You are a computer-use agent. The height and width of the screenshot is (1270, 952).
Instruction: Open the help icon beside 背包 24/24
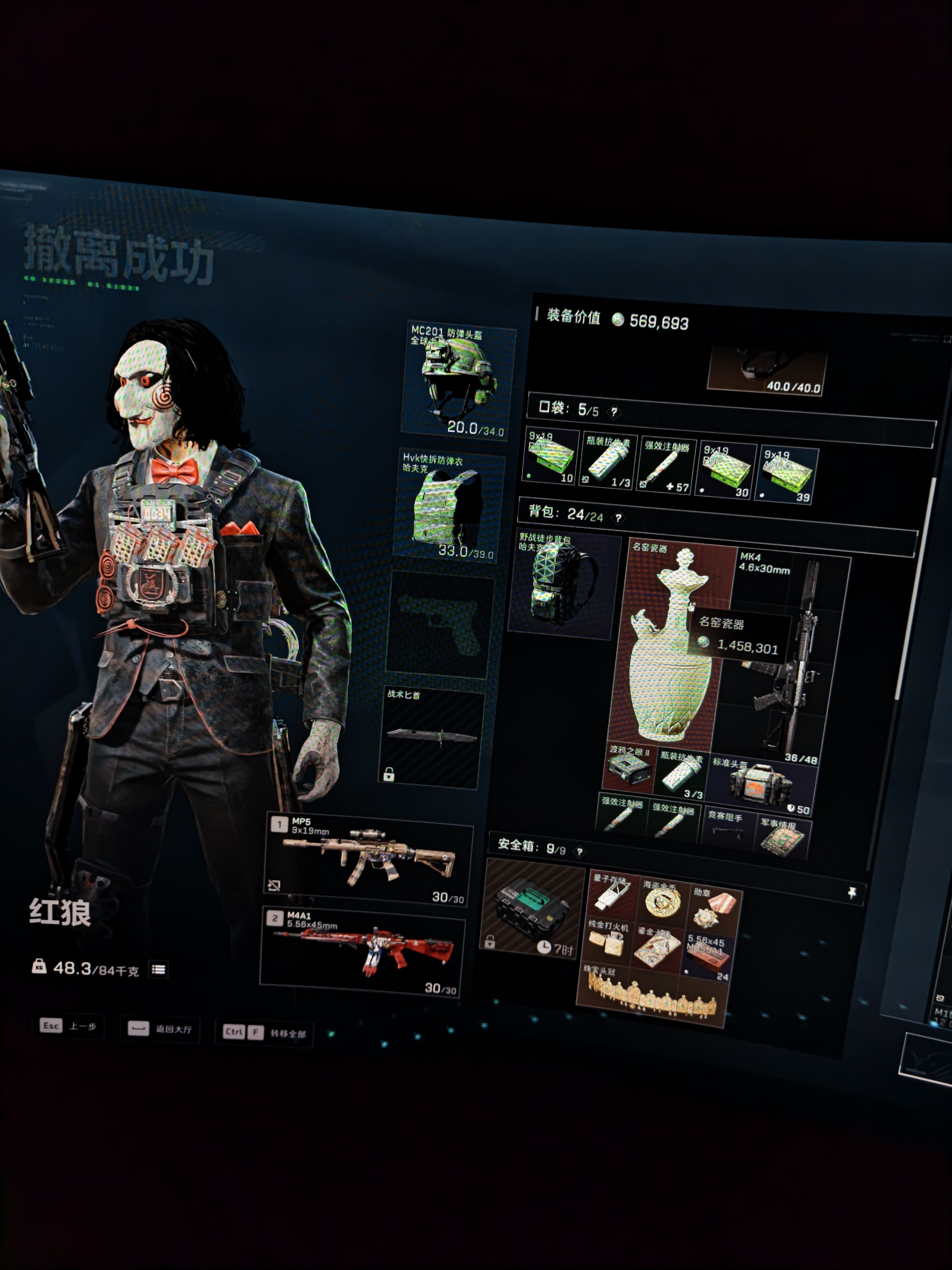point(618,518)
